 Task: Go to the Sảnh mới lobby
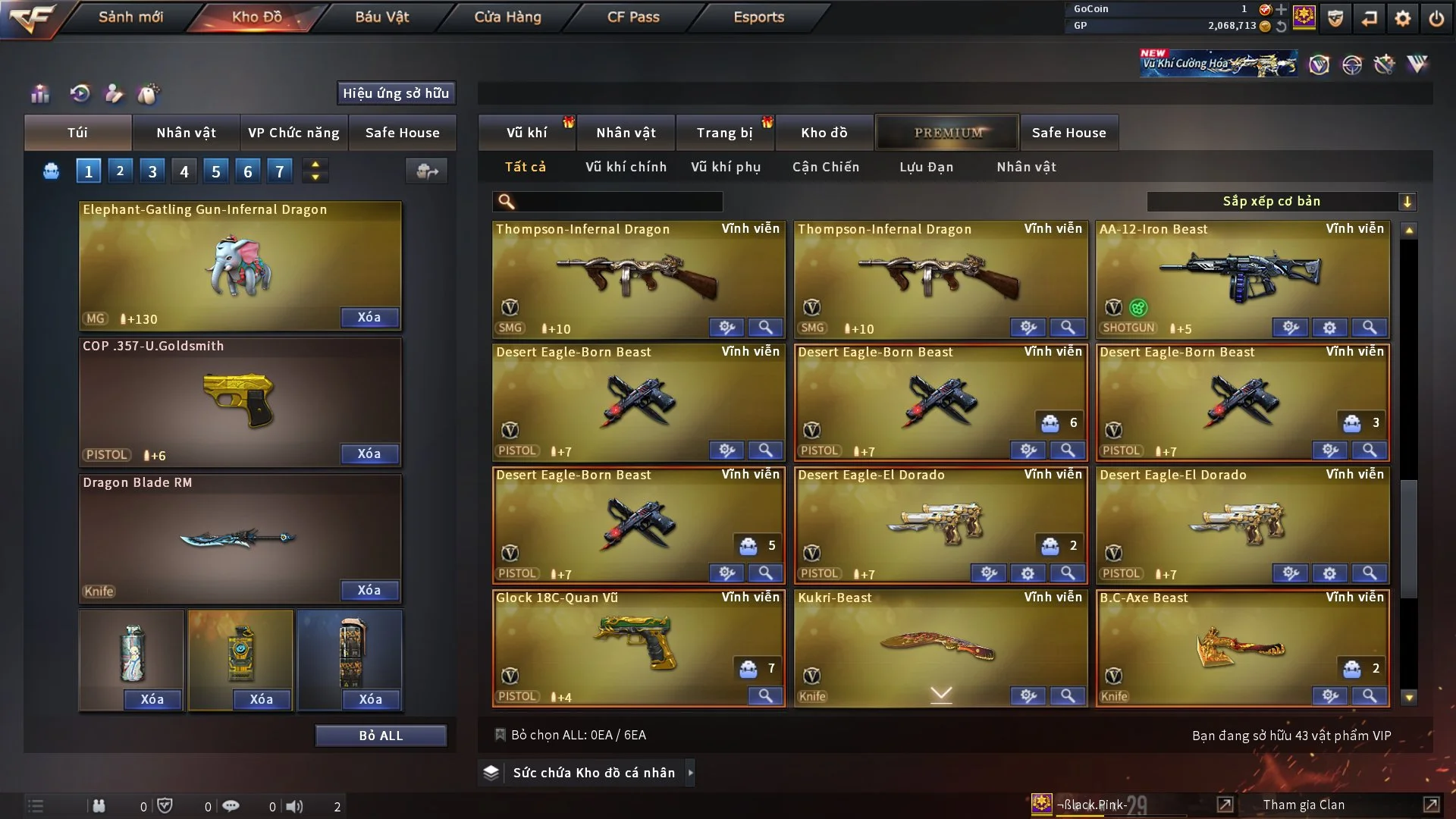130,17
